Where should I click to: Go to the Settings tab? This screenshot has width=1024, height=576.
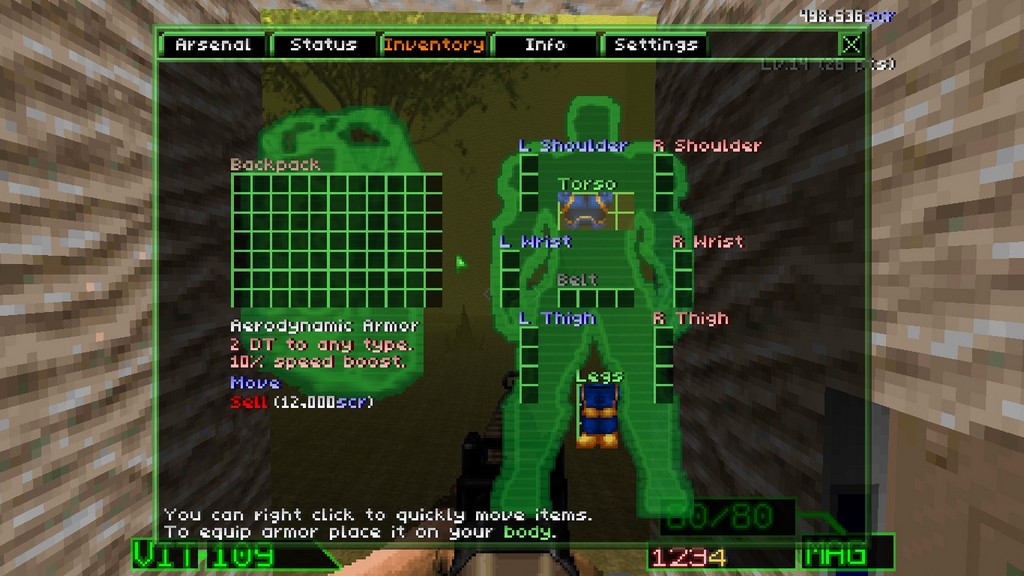(655, 45)
